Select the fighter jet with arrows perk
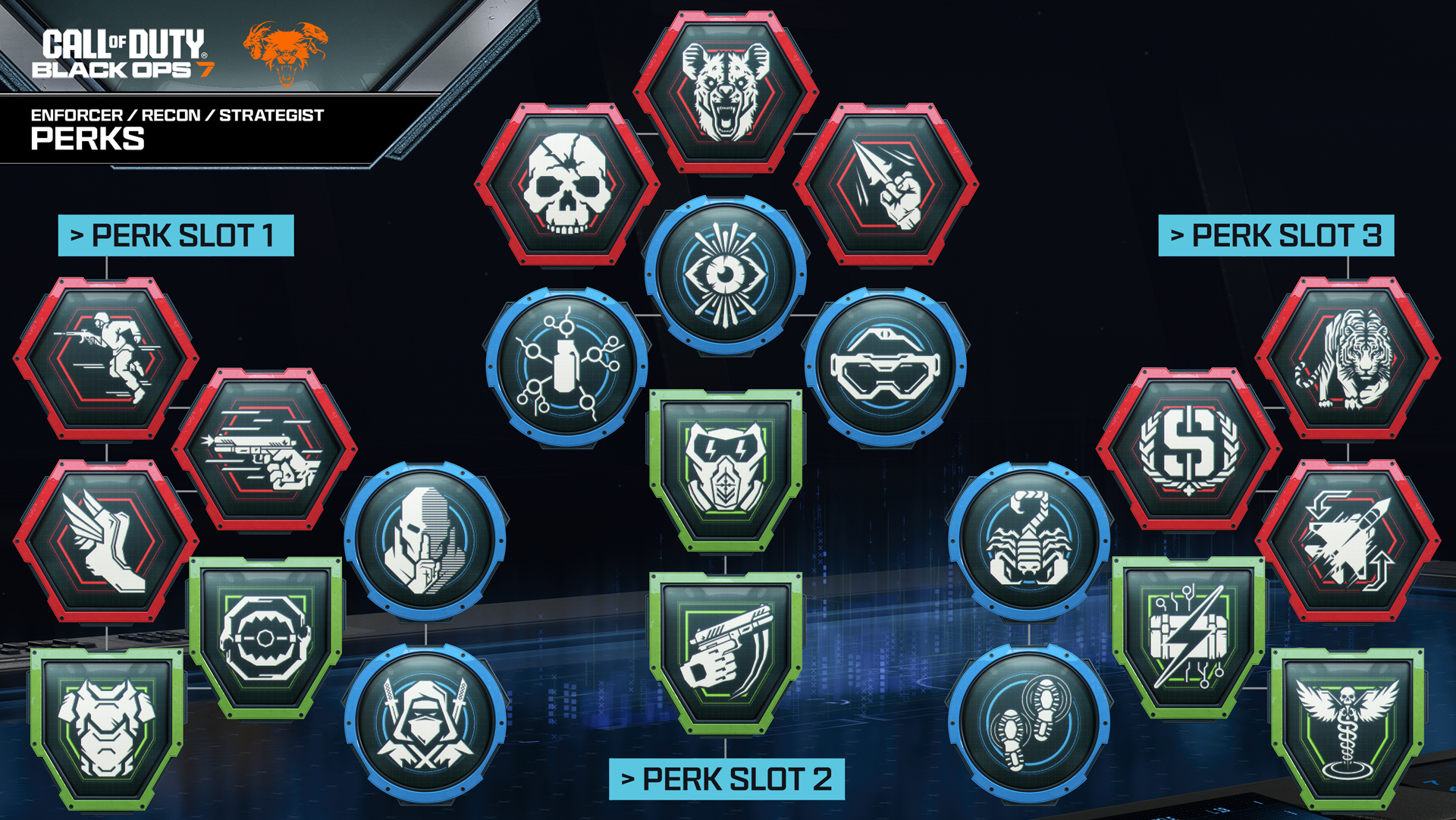This screenshot has width=1456, height=820. 1348,541
